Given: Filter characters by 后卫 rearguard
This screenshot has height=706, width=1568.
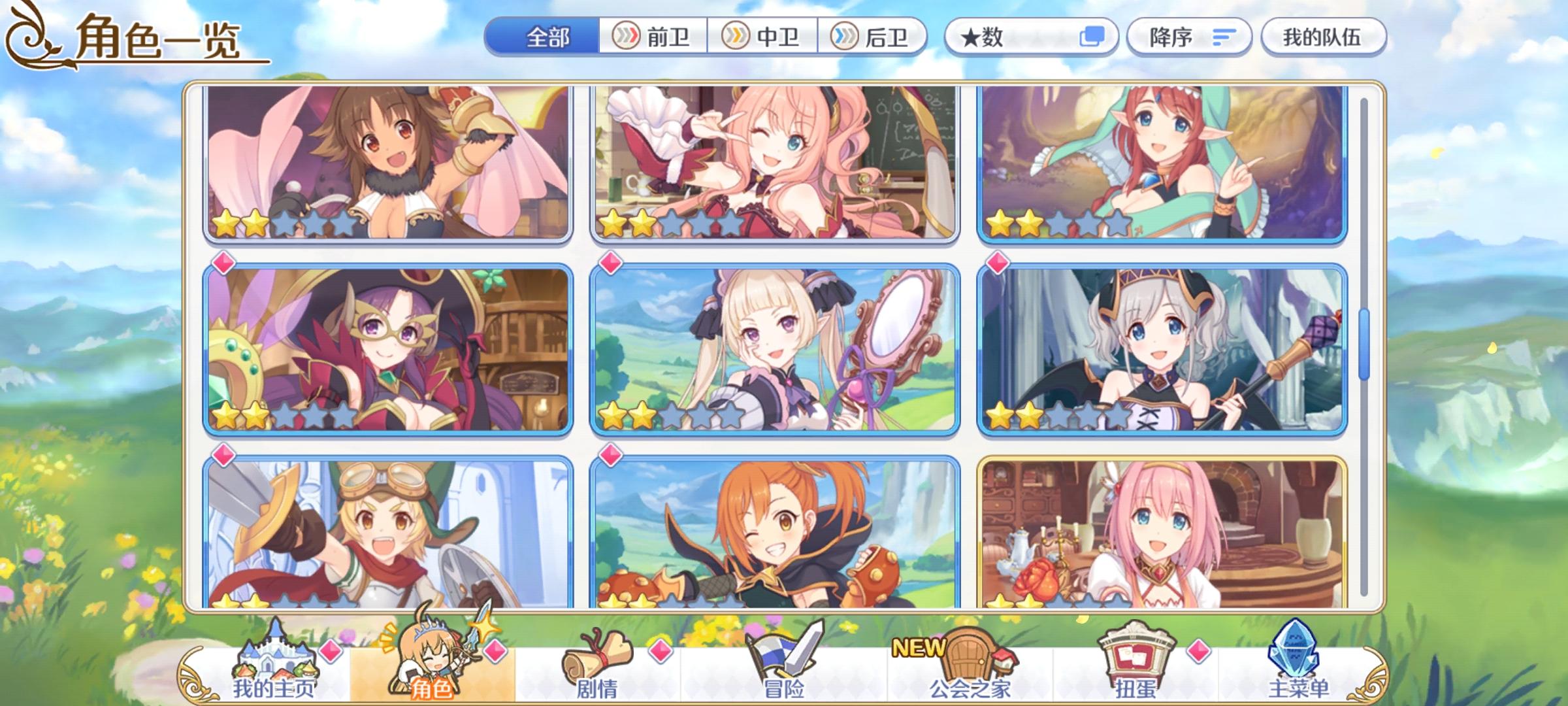Looking at the screenshot, I should tap(875, 37).
